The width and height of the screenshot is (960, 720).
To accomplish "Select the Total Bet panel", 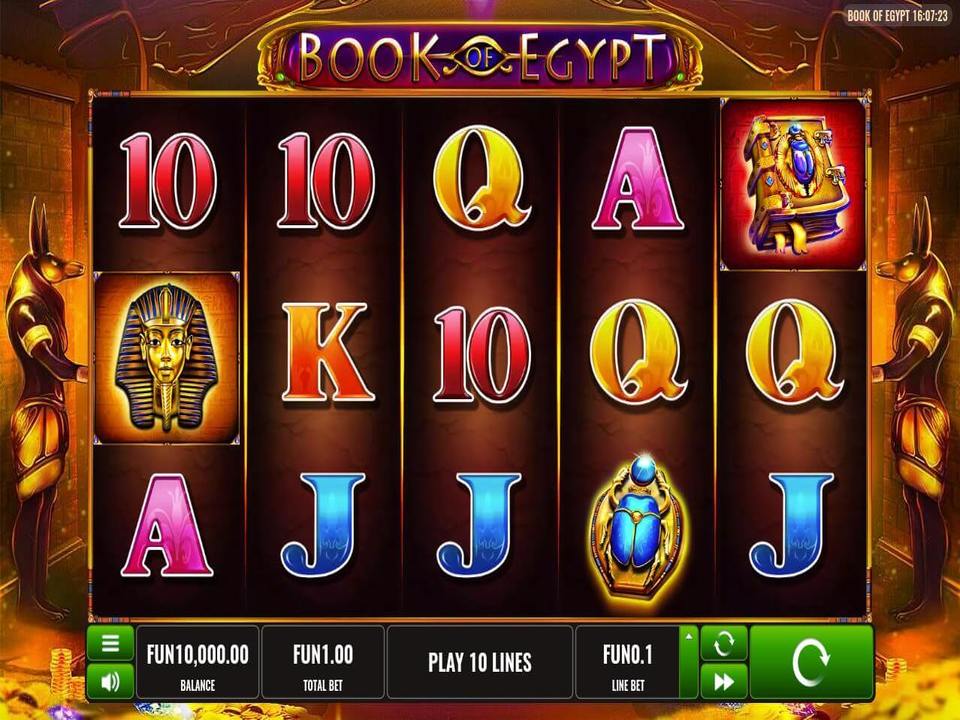I will pyautogui.click(x=323, y=662).
